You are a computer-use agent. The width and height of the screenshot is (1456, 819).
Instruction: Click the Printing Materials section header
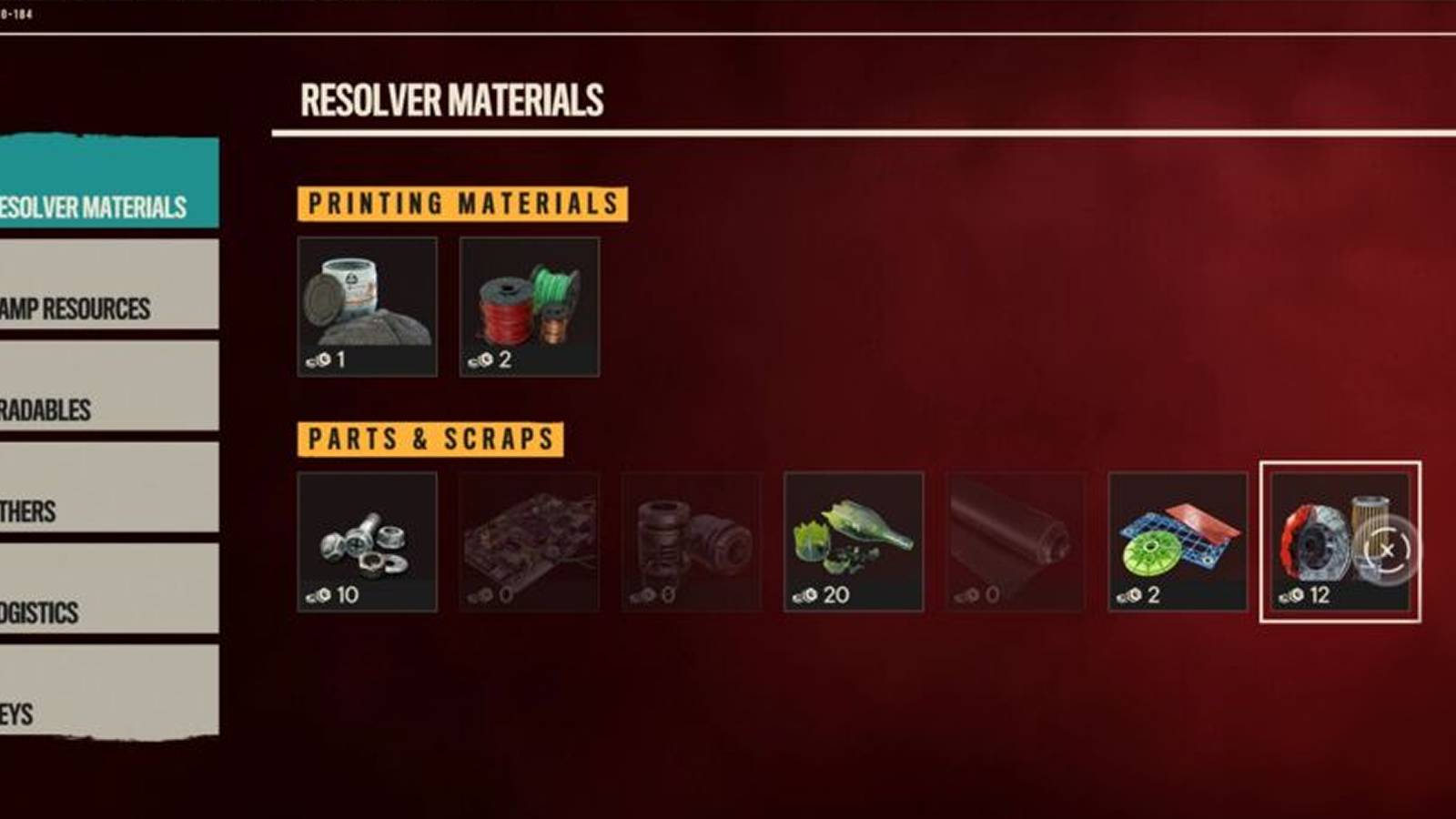coord(463,203)
